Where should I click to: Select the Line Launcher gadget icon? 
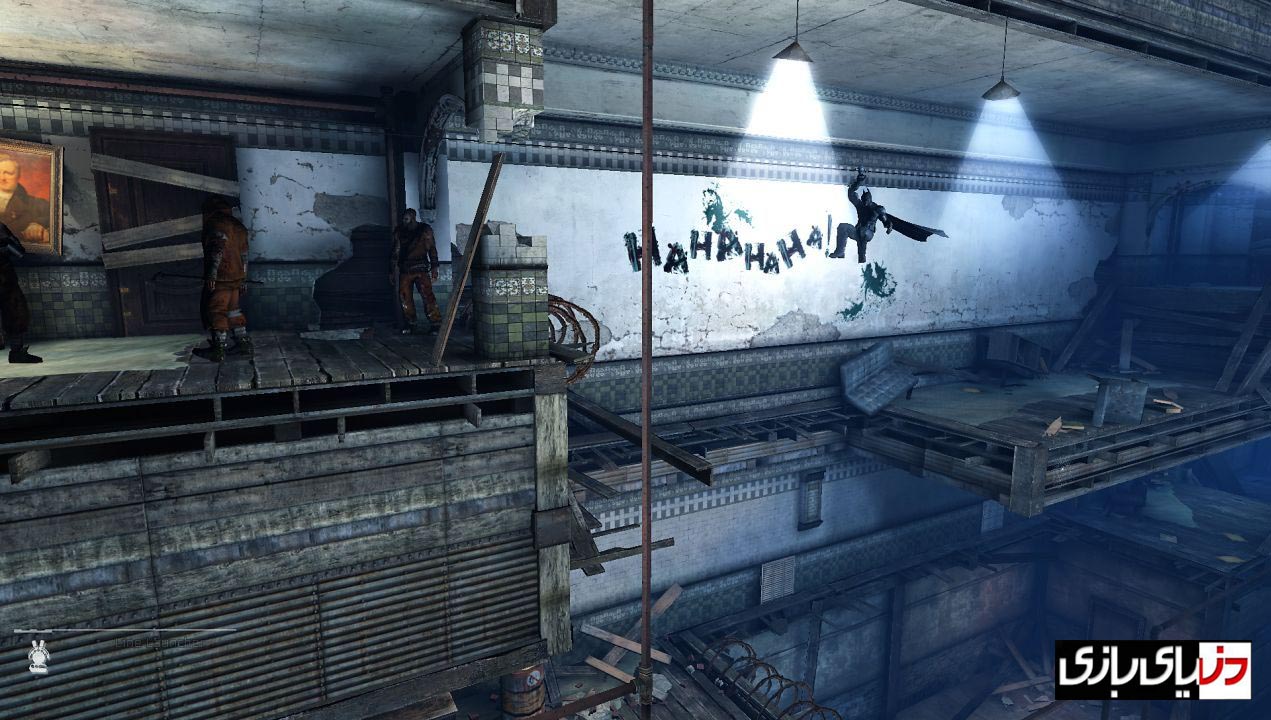click(39, 657)
